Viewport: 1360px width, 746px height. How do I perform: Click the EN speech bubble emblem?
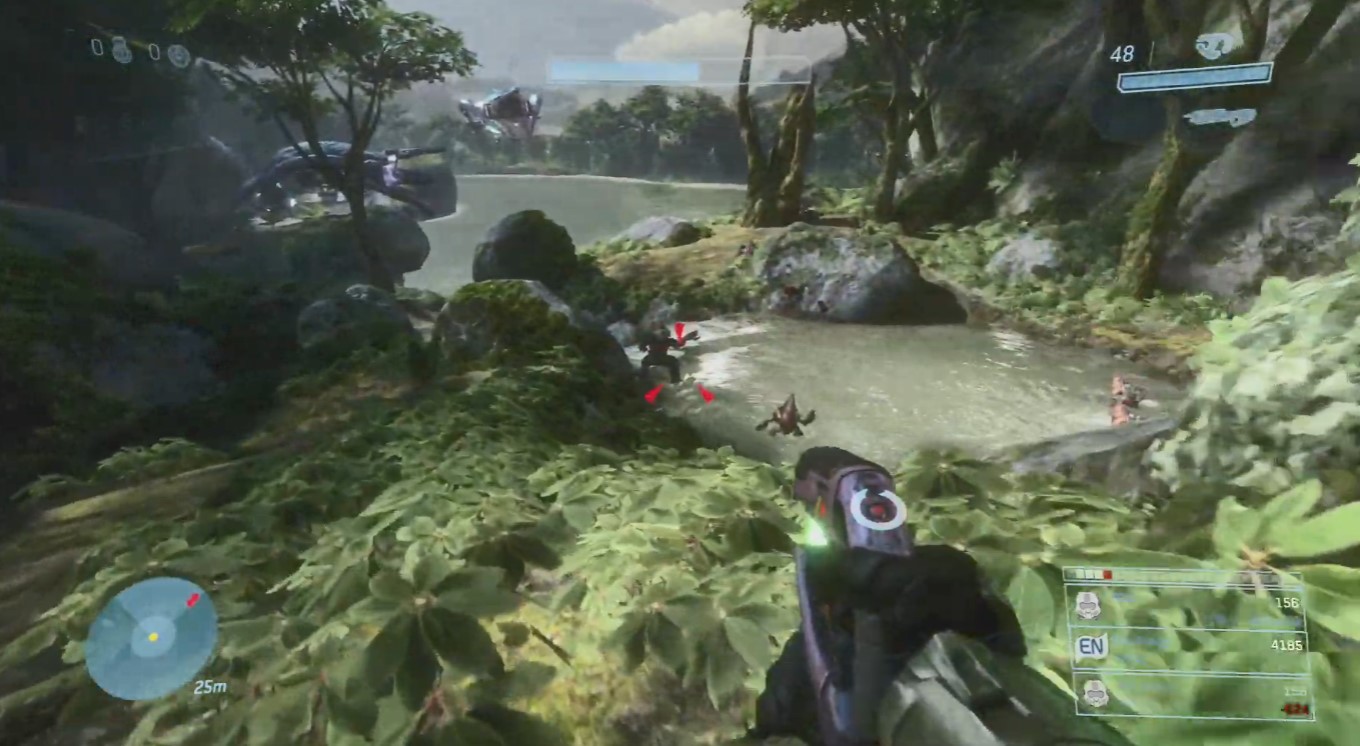tap(1091, 646)
